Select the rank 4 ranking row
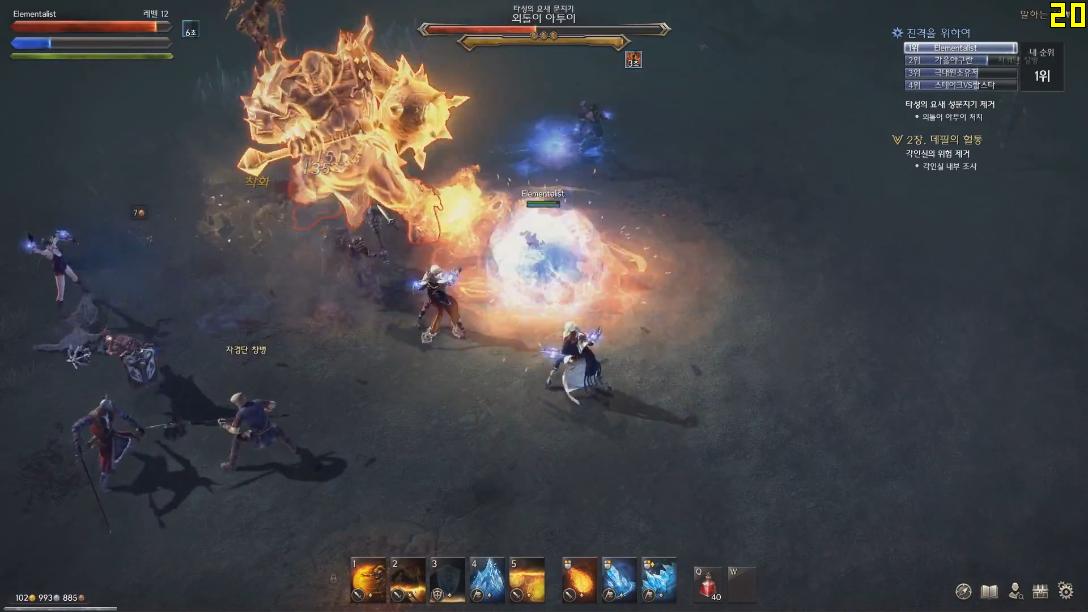Image resolution: width=1088 pixels, height=612 pixels. click(960, 86)
